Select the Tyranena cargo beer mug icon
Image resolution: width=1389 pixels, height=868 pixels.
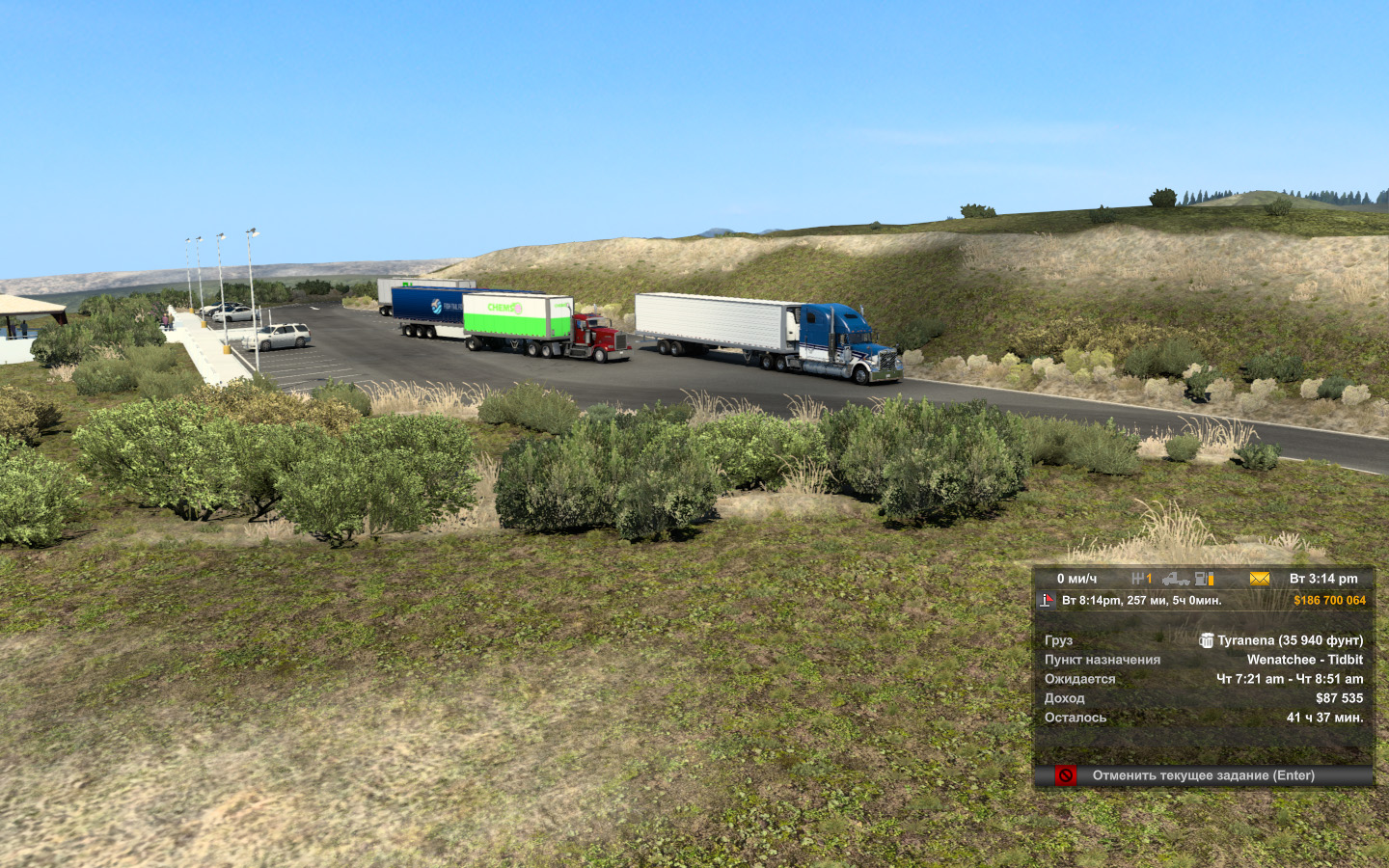[x=1206, y=640]
